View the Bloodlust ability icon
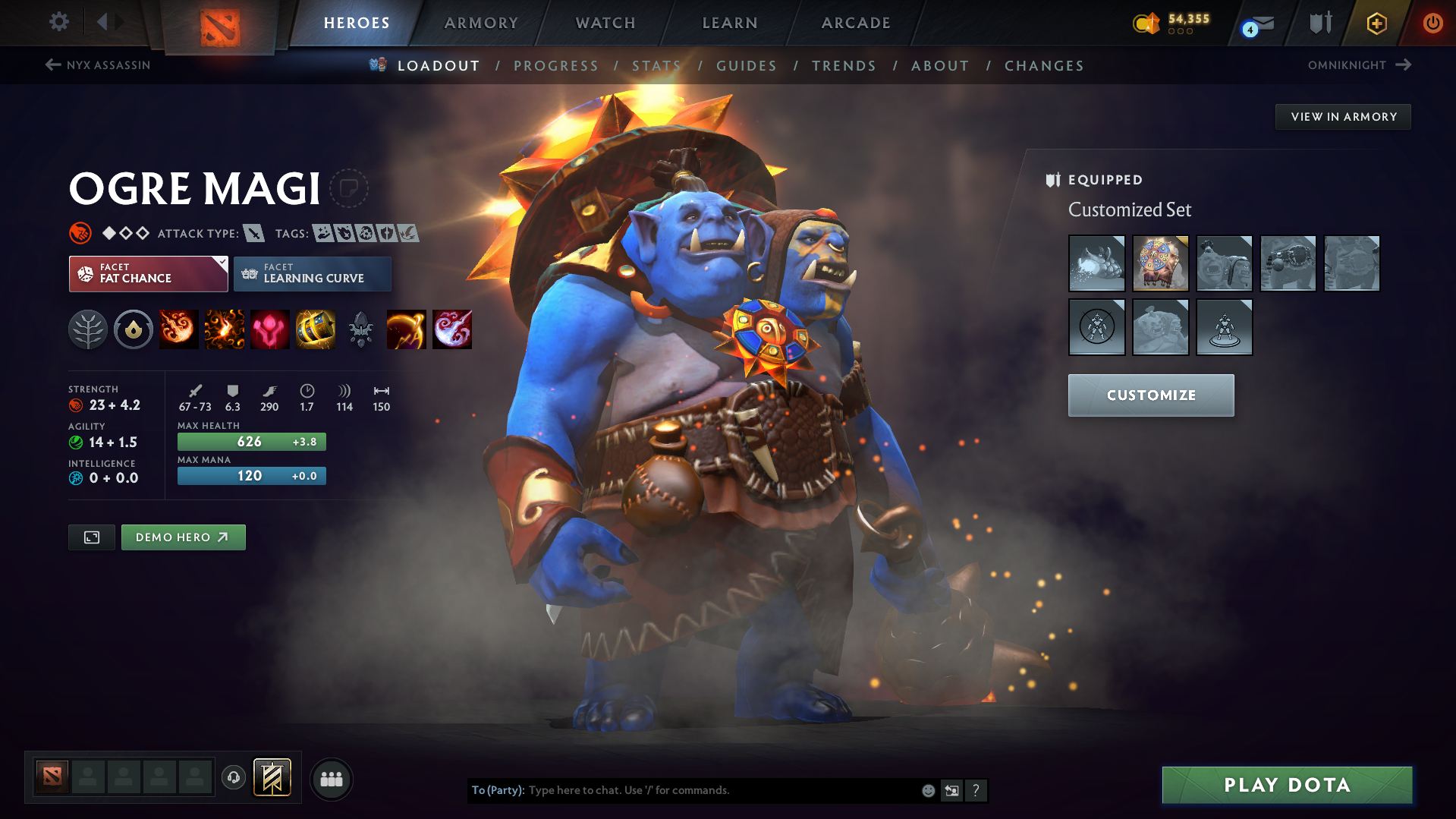 [x=269, y=329]
